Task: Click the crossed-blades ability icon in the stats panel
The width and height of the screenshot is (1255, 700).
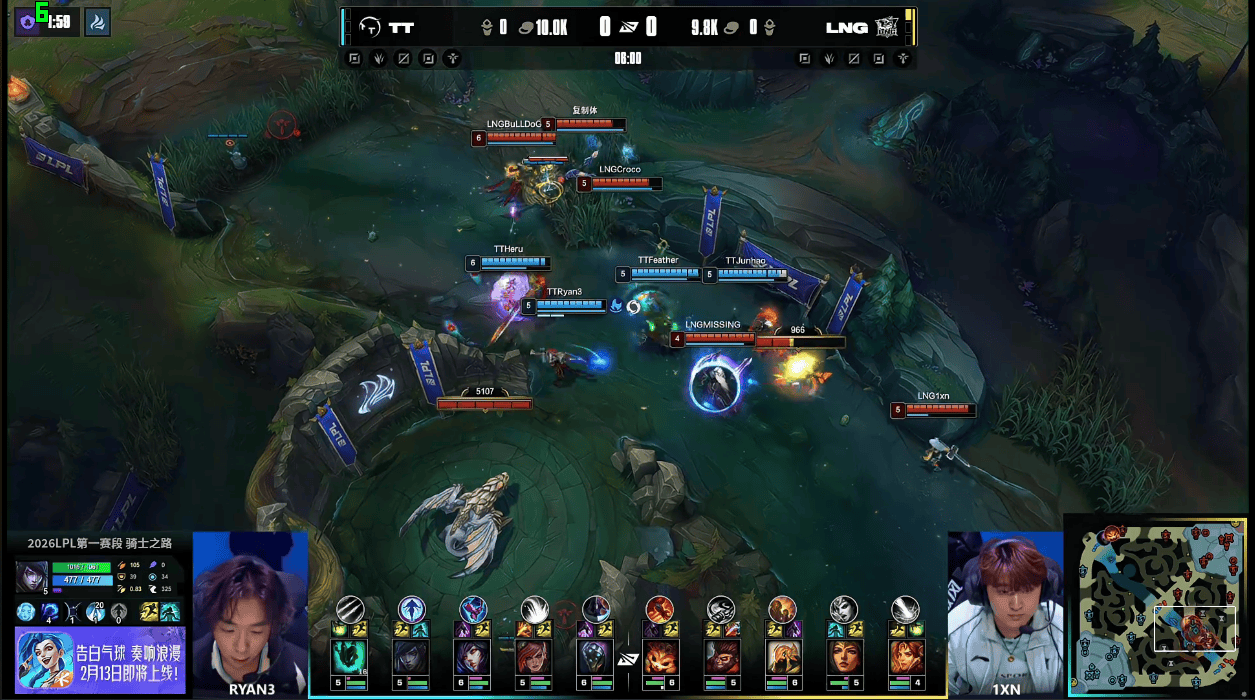Action: [73, 612]
